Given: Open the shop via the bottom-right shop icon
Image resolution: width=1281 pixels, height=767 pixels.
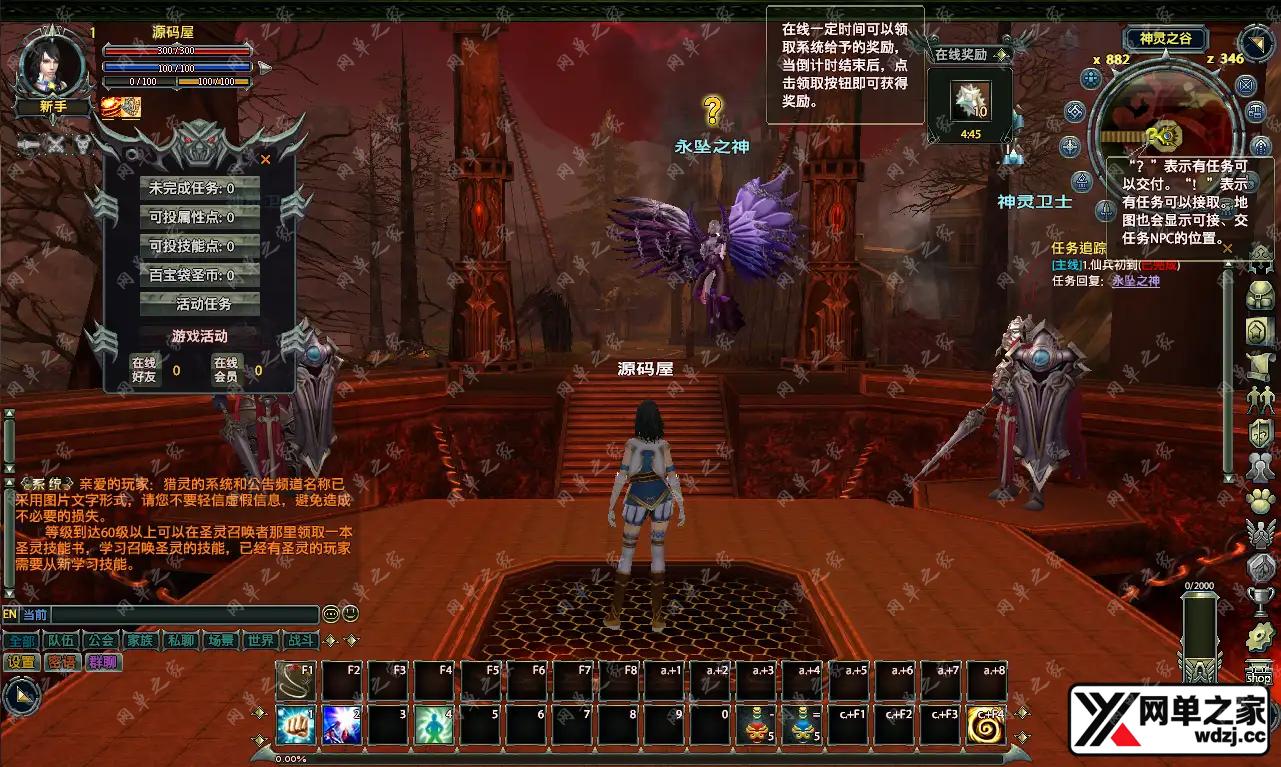Looking at the screenshot, I should click(1258, 672).
